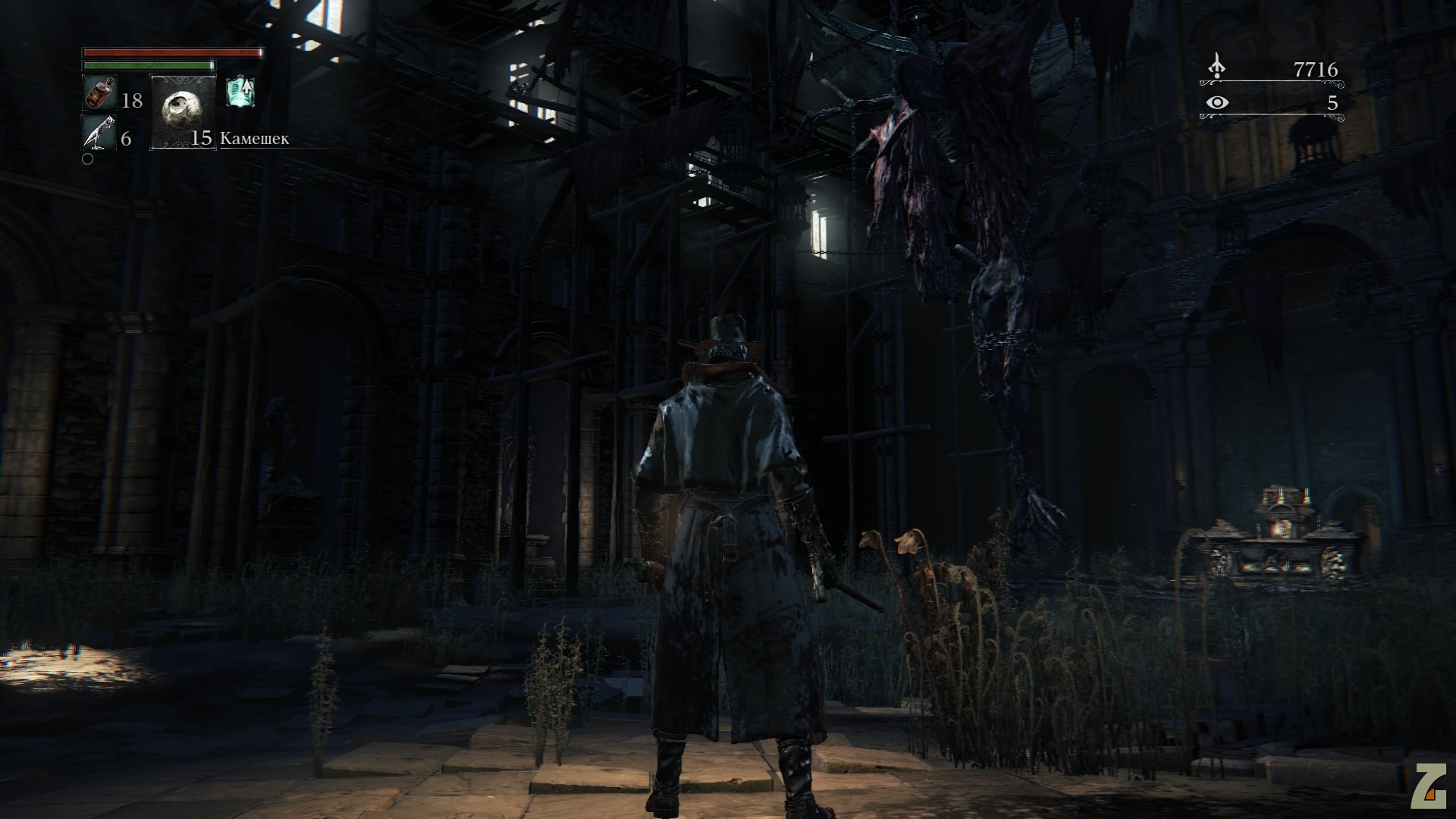The height and width of the screenshot is (819, 1456).
Task: Select the quicksilver bullet slot
Action: [x=99, y=133]
